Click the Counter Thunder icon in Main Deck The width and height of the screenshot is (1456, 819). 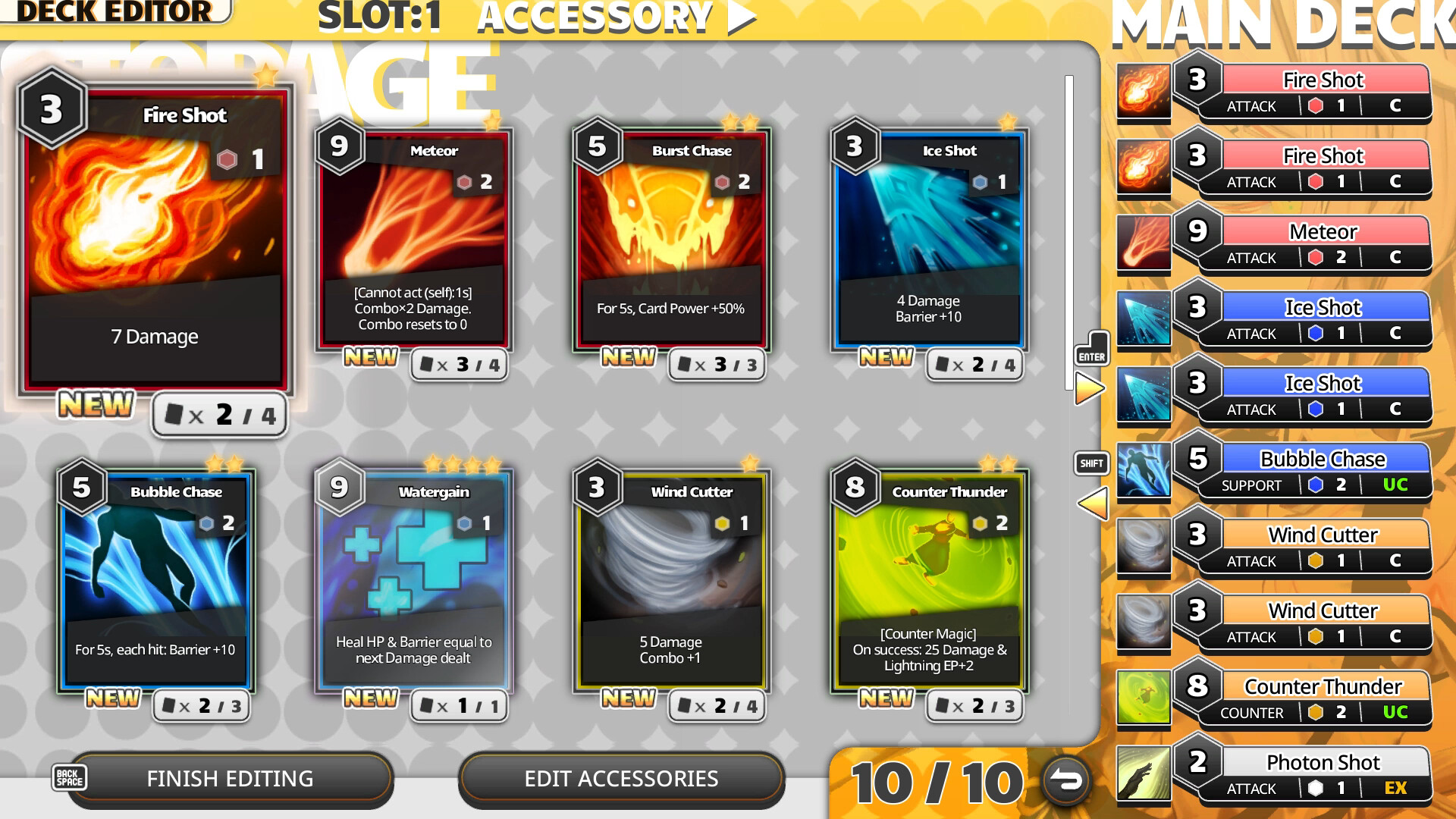point(1144,698)
